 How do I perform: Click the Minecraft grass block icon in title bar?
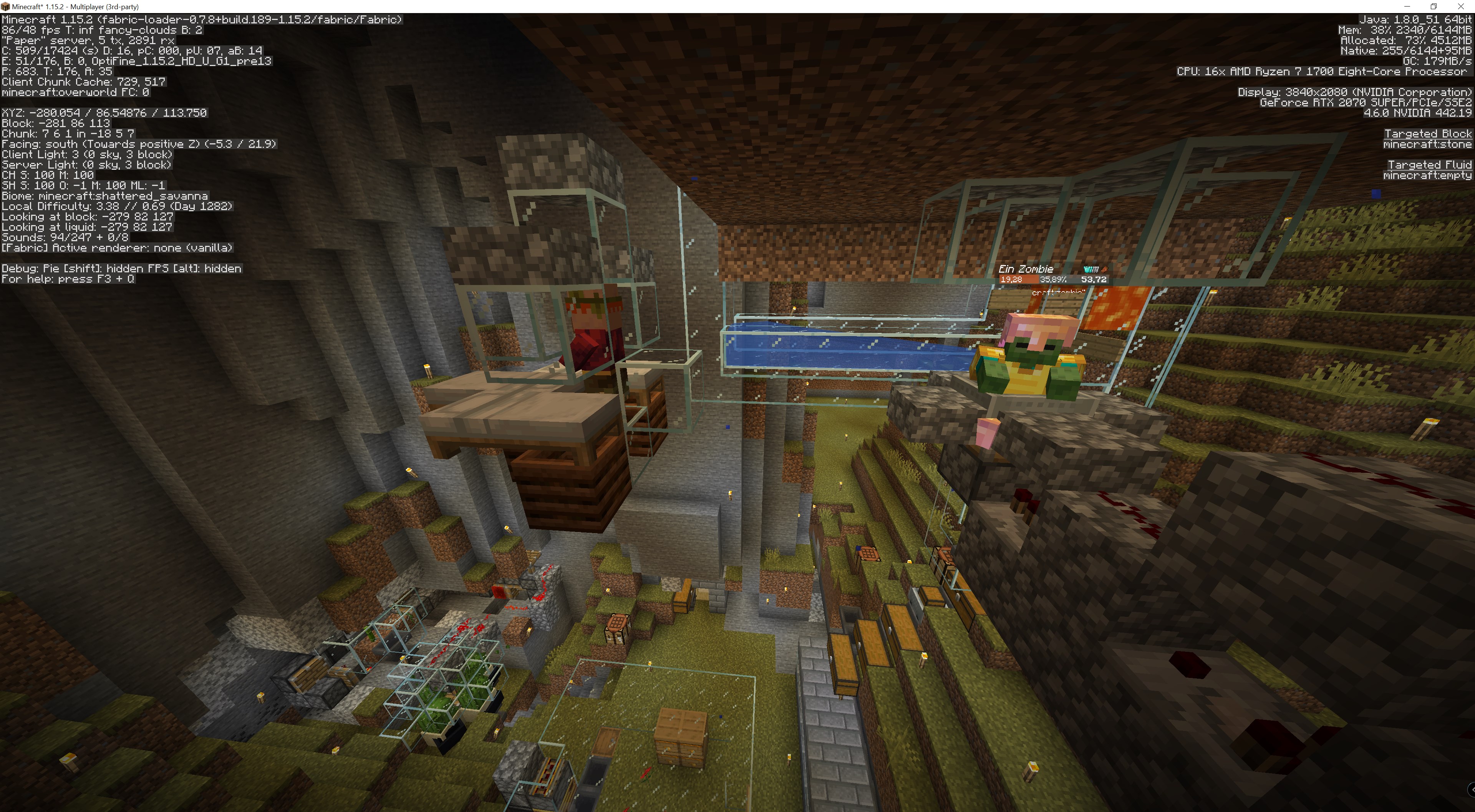tap(6, 6)
